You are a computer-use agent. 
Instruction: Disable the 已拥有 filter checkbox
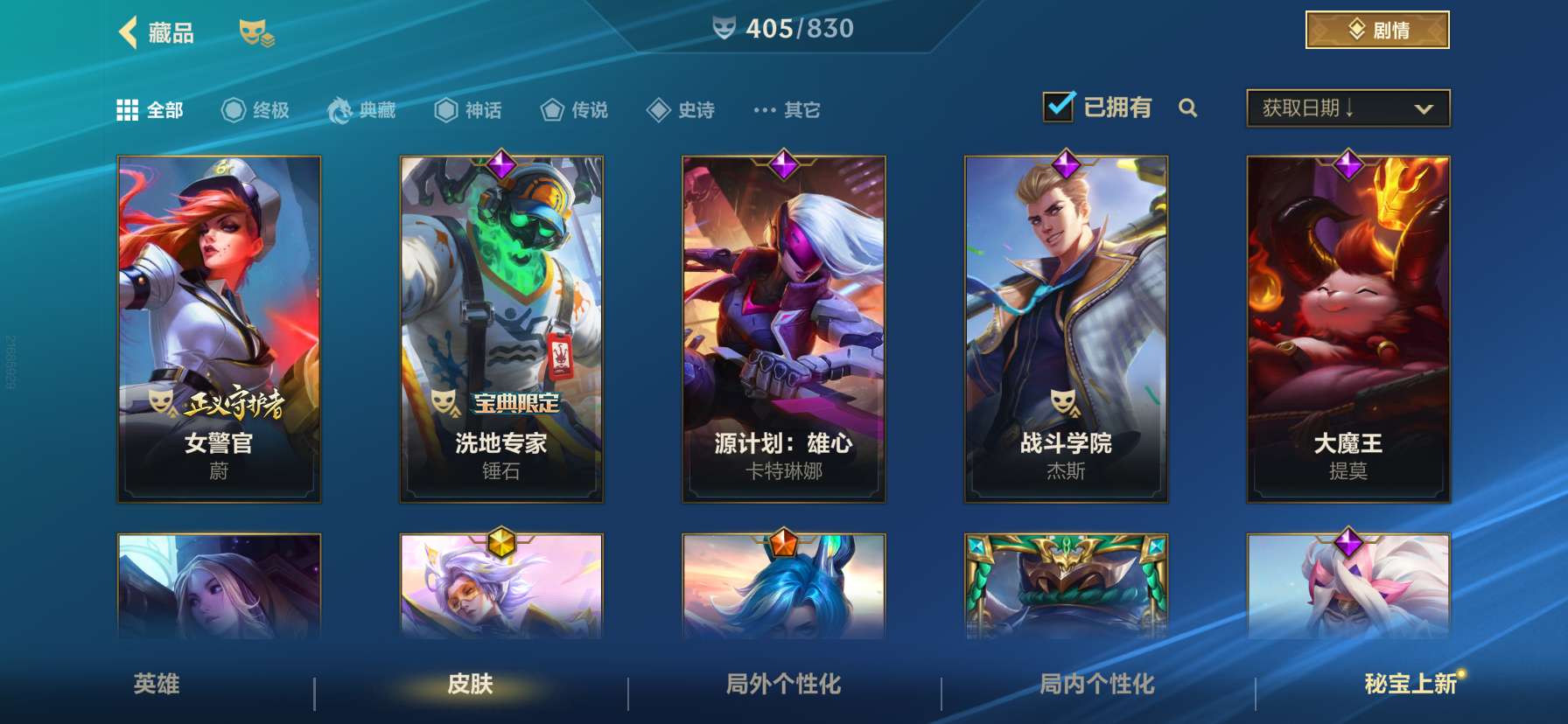(1059, 105)
